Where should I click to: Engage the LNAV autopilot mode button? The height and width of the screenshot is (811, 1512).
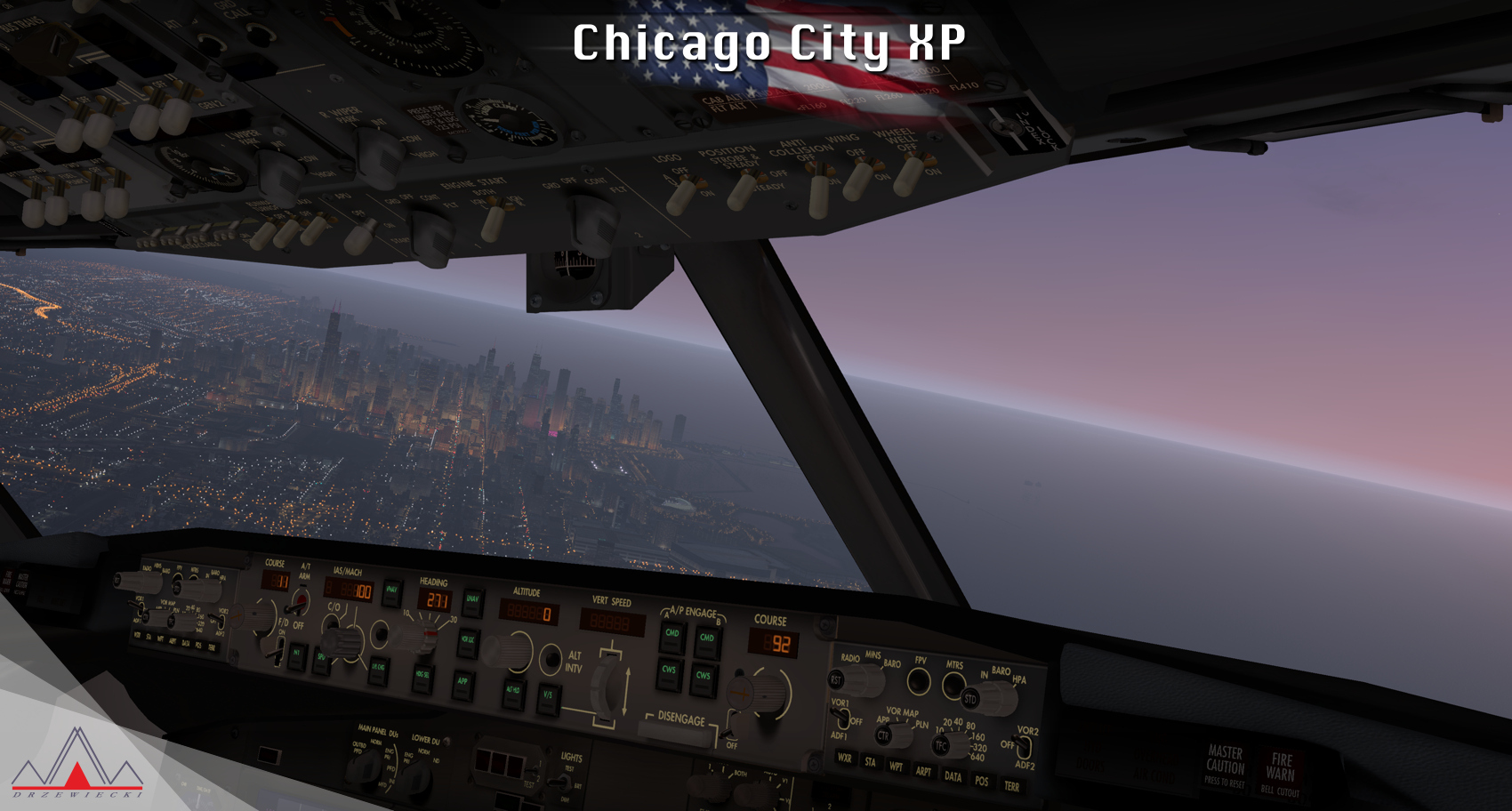tap(473, 600)
